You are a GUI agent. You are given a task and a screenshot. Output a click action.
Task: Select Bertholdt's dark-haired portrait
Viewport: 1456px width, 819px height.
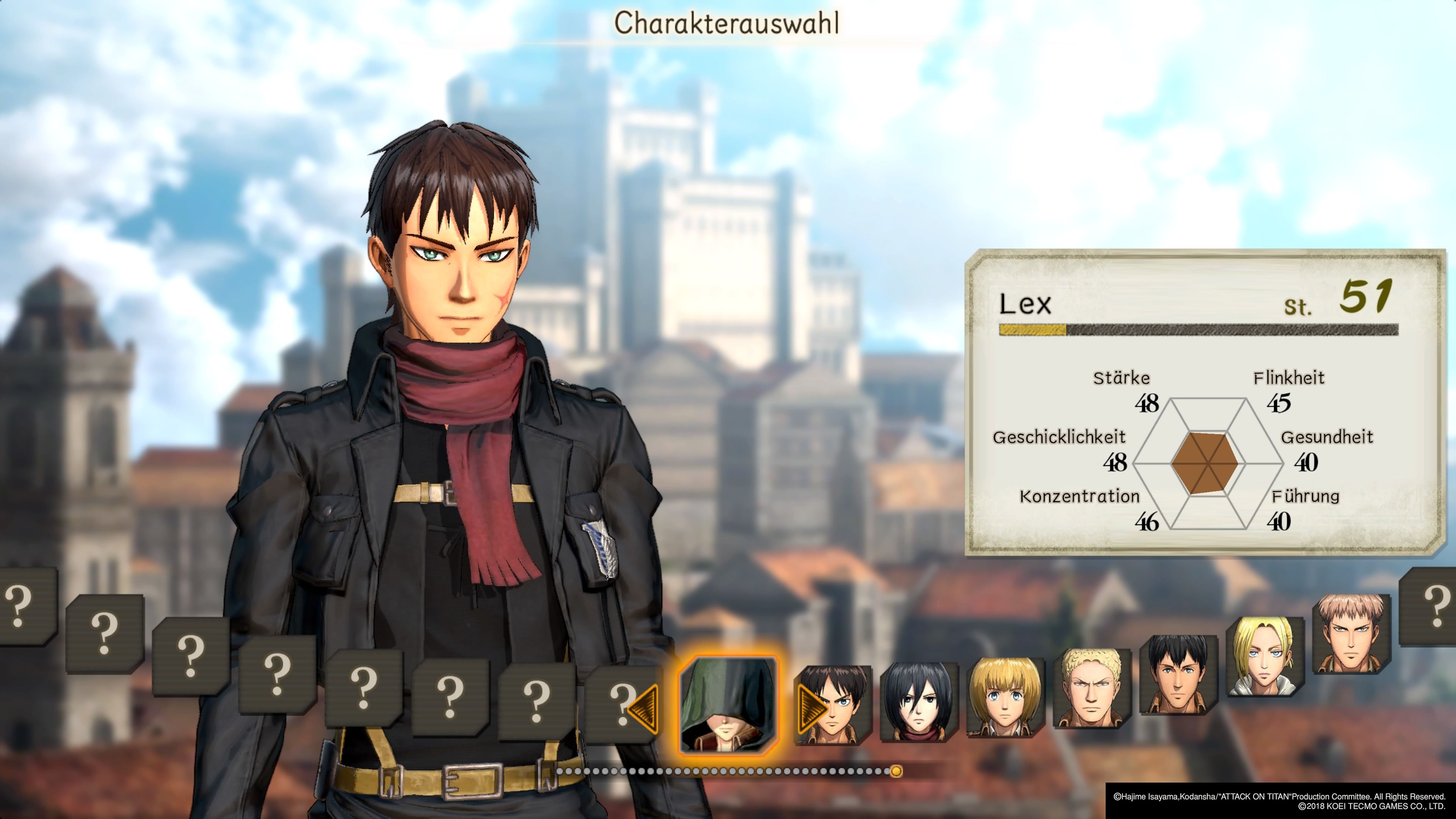coord(1178,674)
